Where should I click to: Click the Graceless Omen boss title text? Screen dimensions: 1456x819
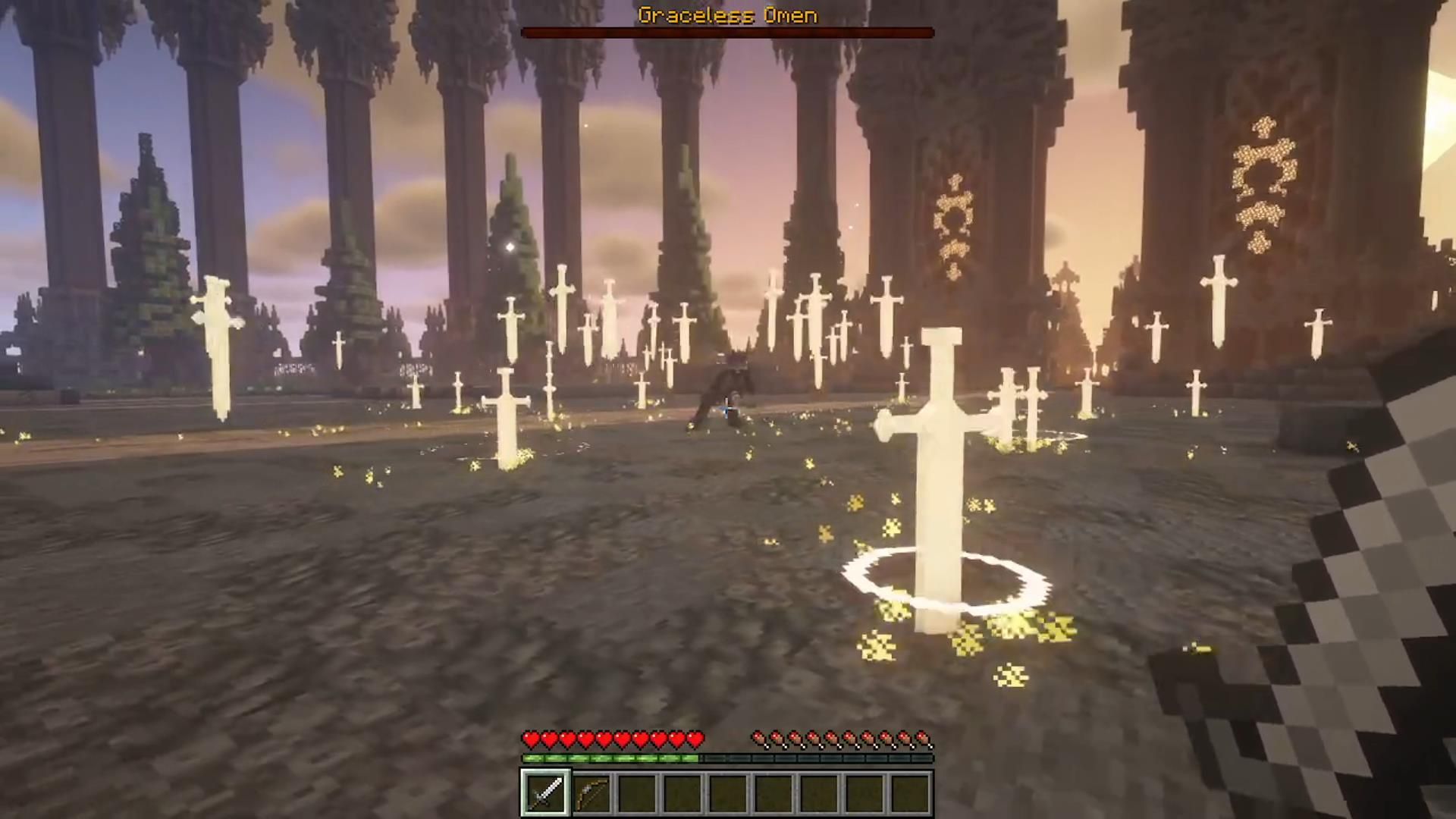click(727, 15)
